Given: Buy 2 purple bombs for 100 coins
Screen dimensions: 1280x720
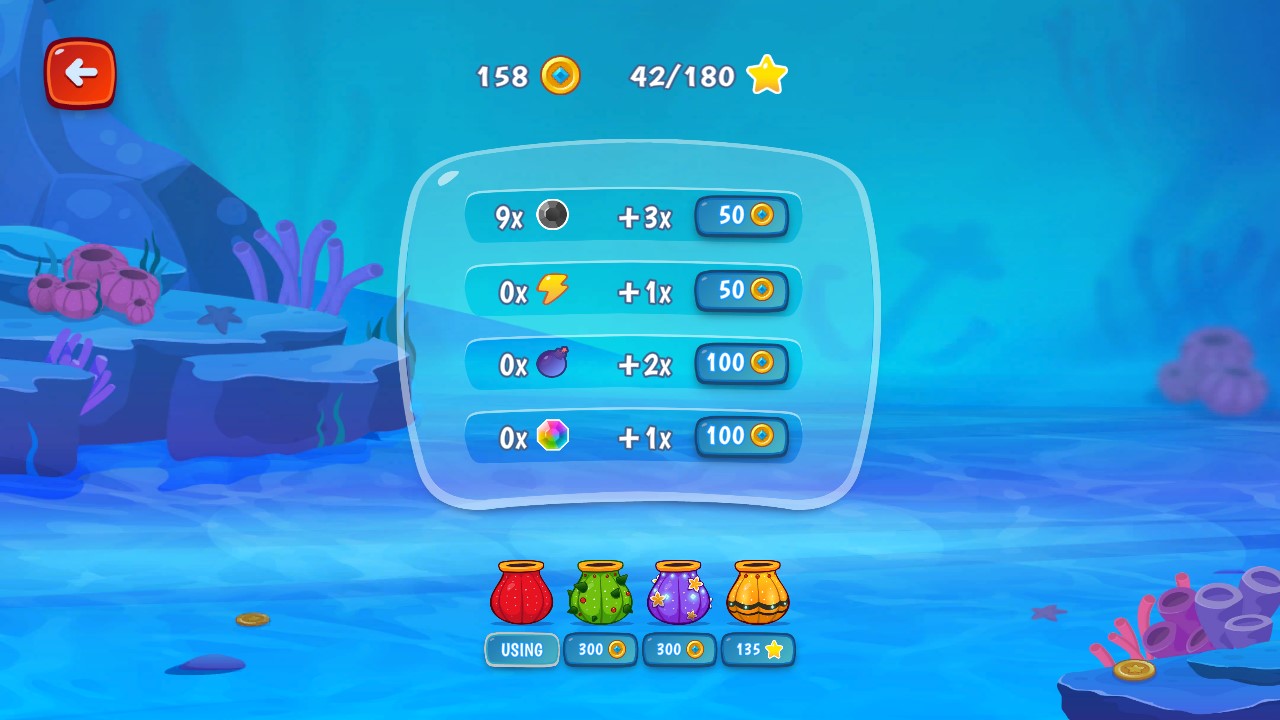Looking at the screenshot, I should point(742,364).
